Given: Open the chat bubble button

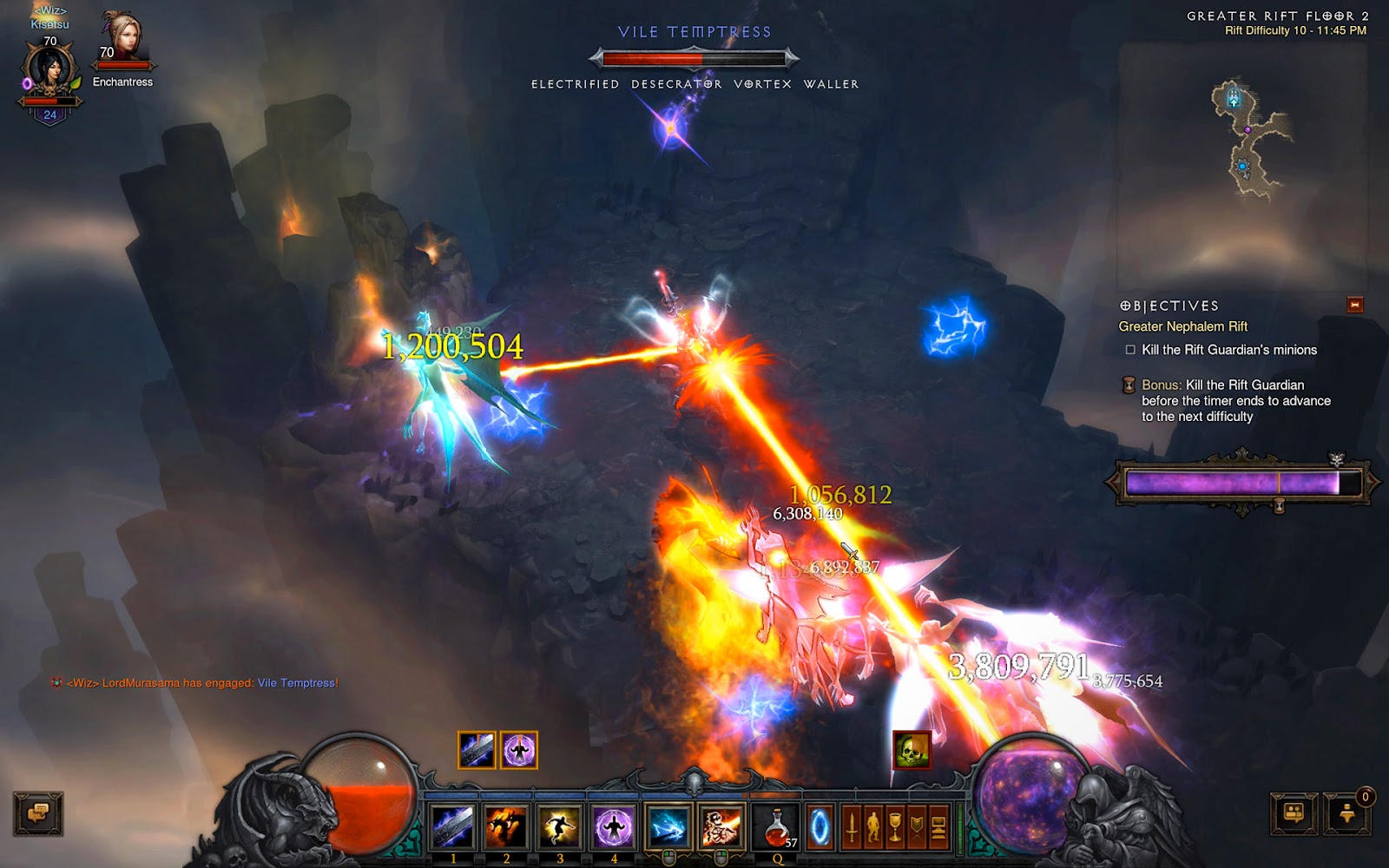Looking at the screenshot, I should 37,814.
